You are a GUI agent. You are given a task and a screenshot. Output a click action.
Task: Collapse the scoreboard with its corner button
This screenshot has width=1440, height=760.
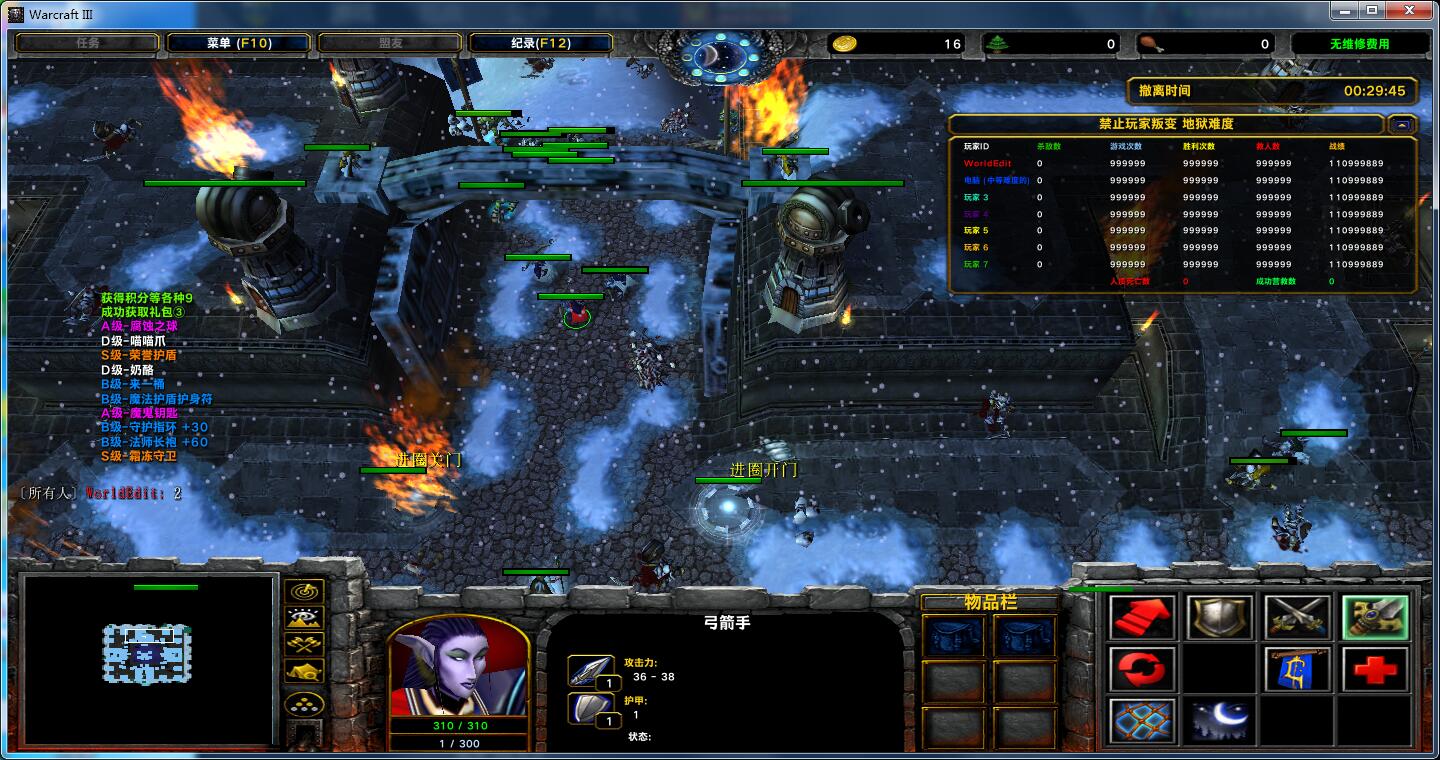1401,125
